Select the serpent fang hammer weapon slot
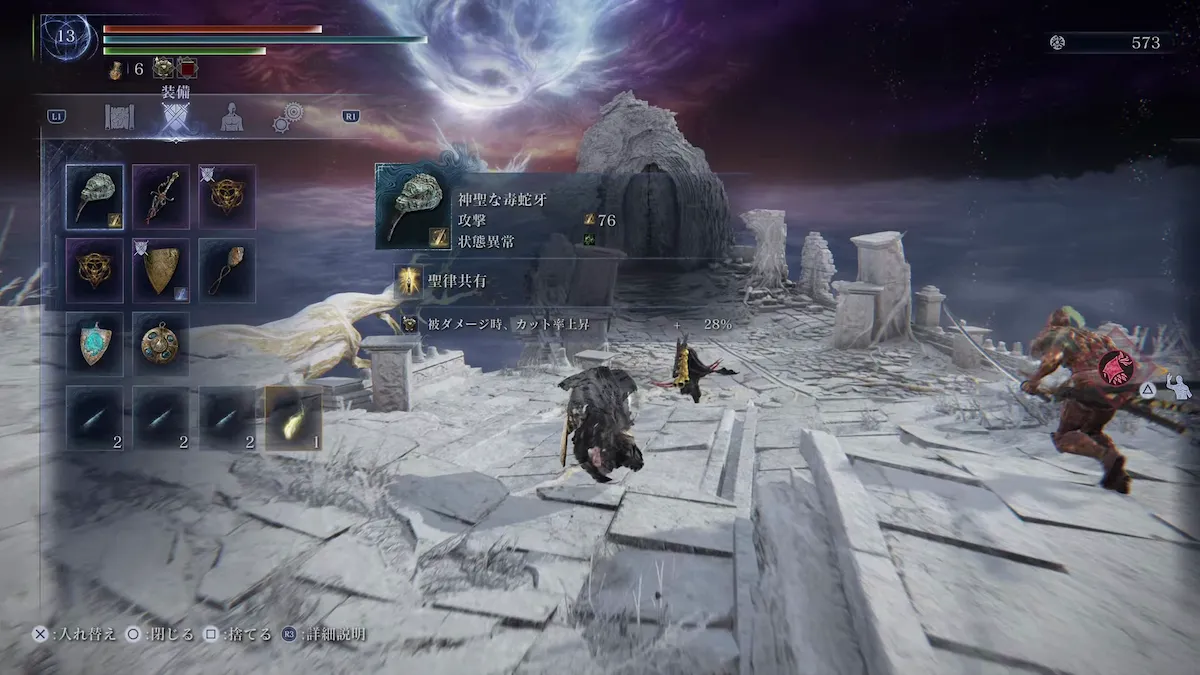 (x=95, y=195)
